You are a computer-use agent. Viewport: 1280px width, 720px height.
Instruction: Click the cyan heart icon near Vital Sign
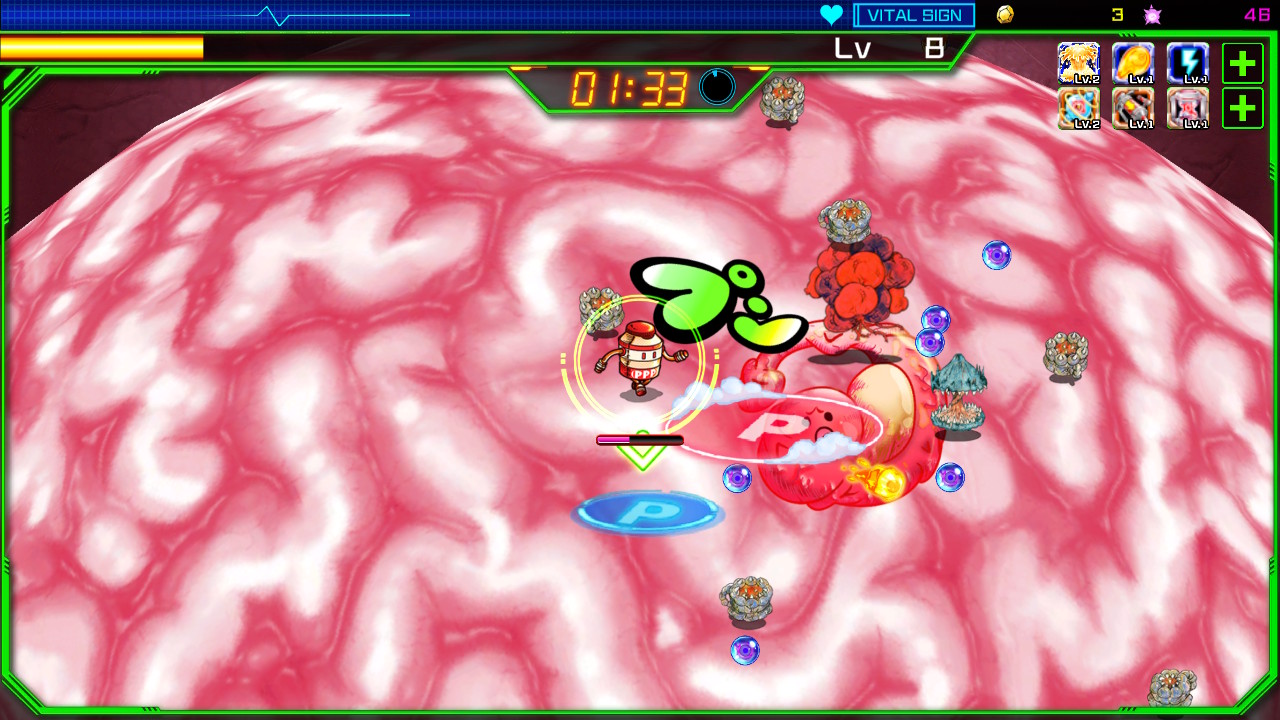click(x=831, y=14)
